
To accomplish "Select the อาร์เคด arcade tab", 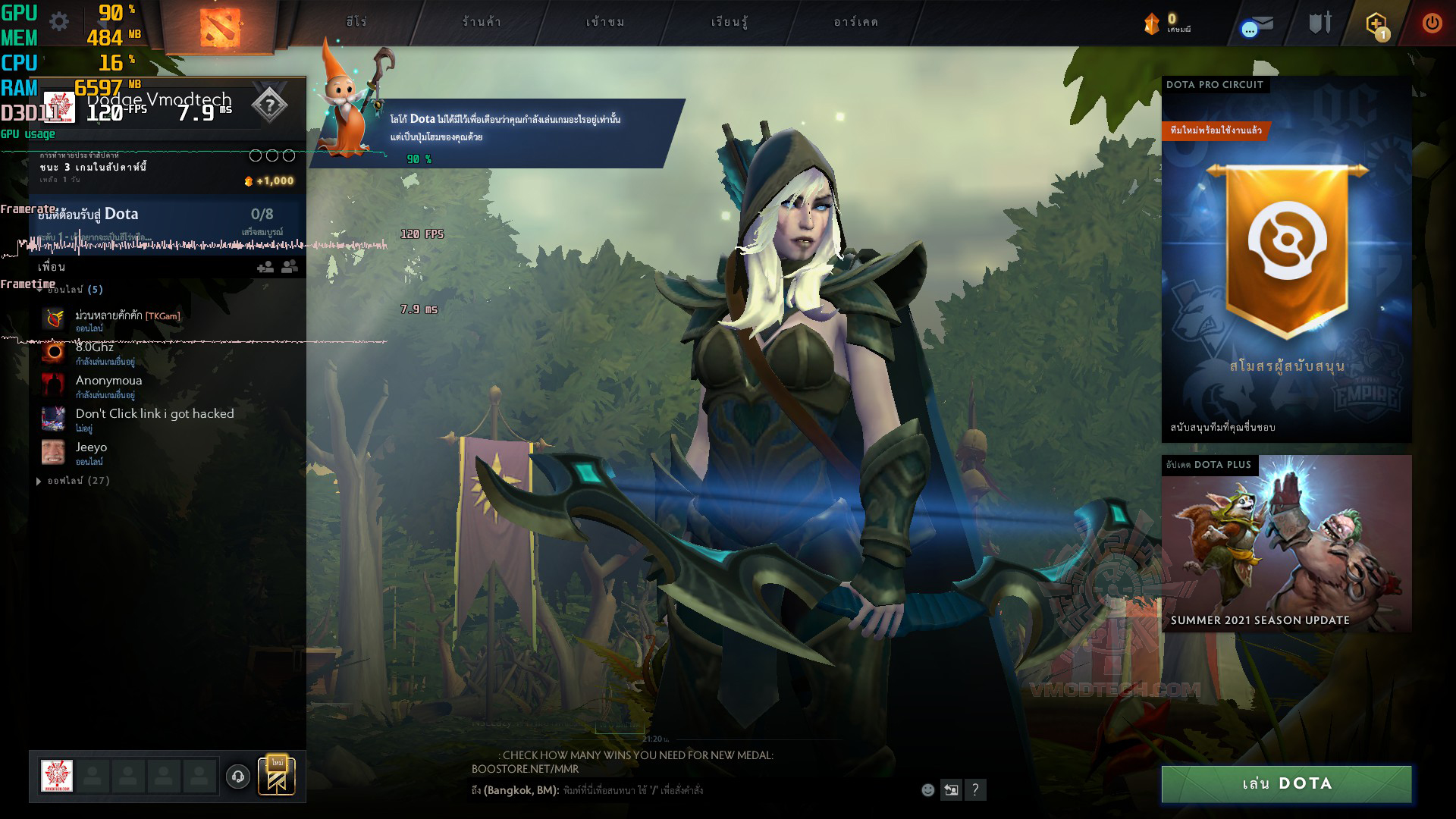I will [x=855, y=22].
